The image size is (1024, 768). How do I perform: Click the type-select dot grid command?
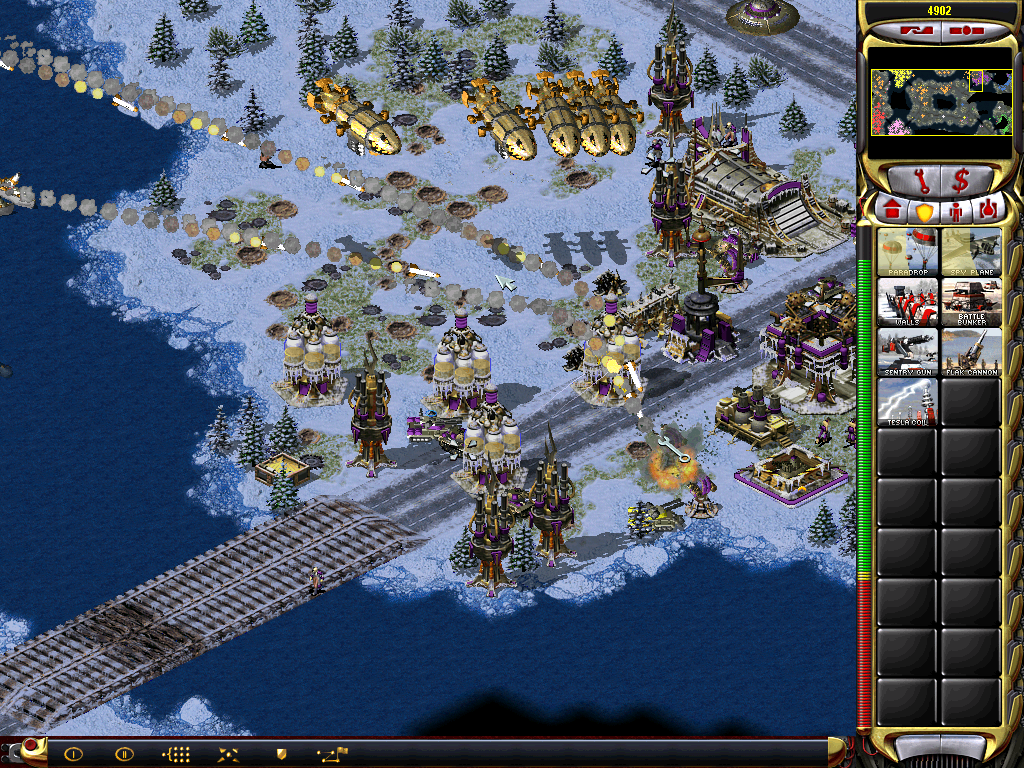(176, 754)
